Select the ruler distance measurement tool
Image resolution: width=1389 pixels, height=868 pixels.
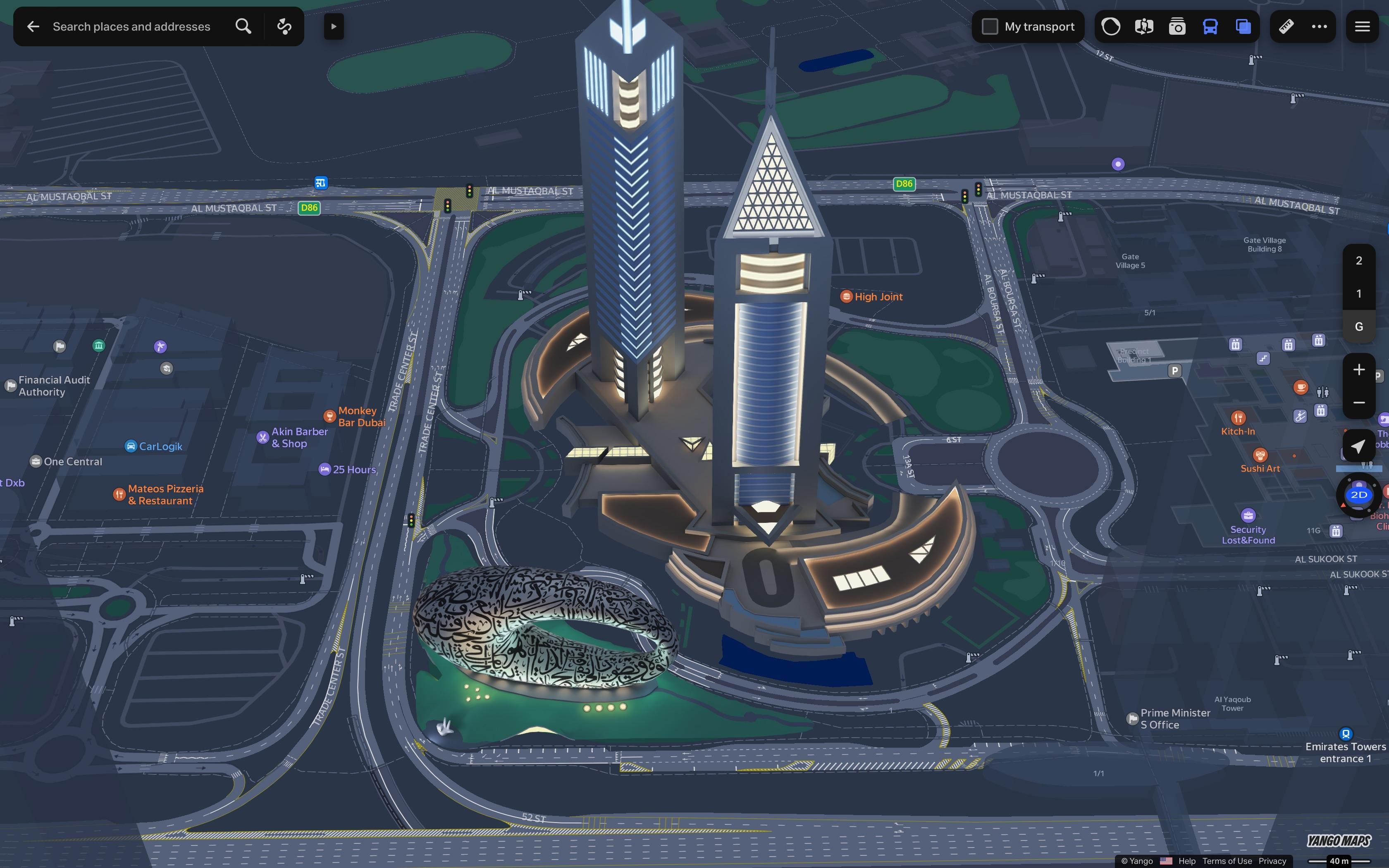coord(1286,26)
